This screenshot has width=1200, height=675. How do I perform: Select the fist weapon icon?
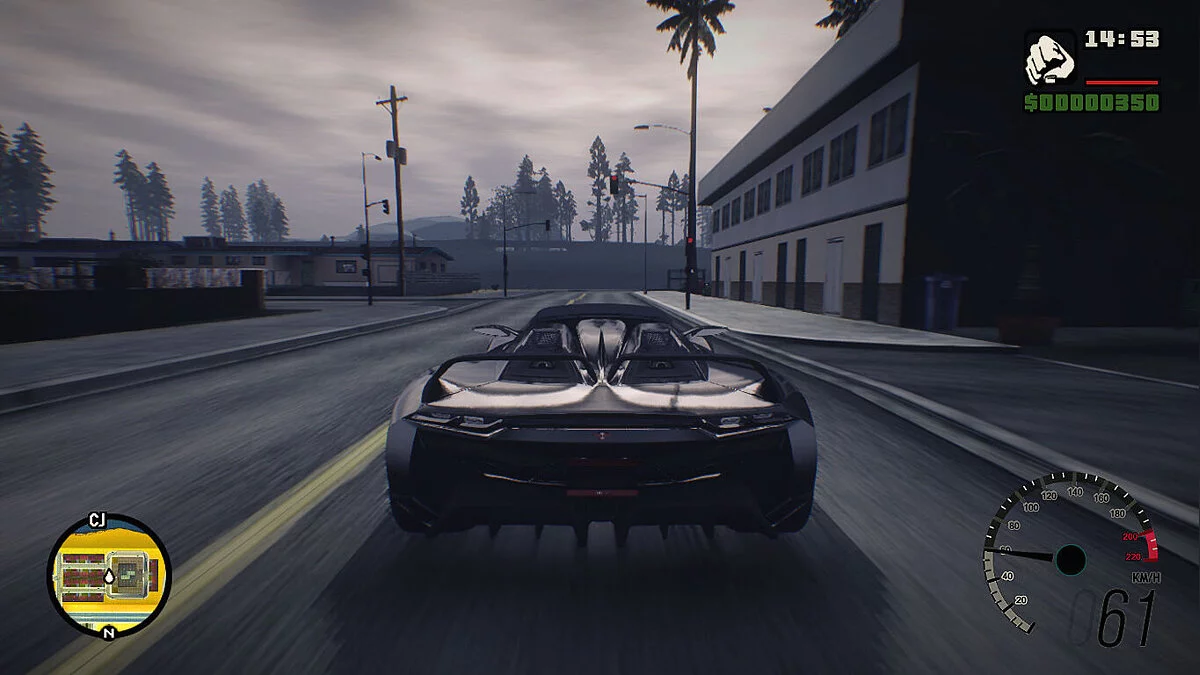(x=1049, y=59)
